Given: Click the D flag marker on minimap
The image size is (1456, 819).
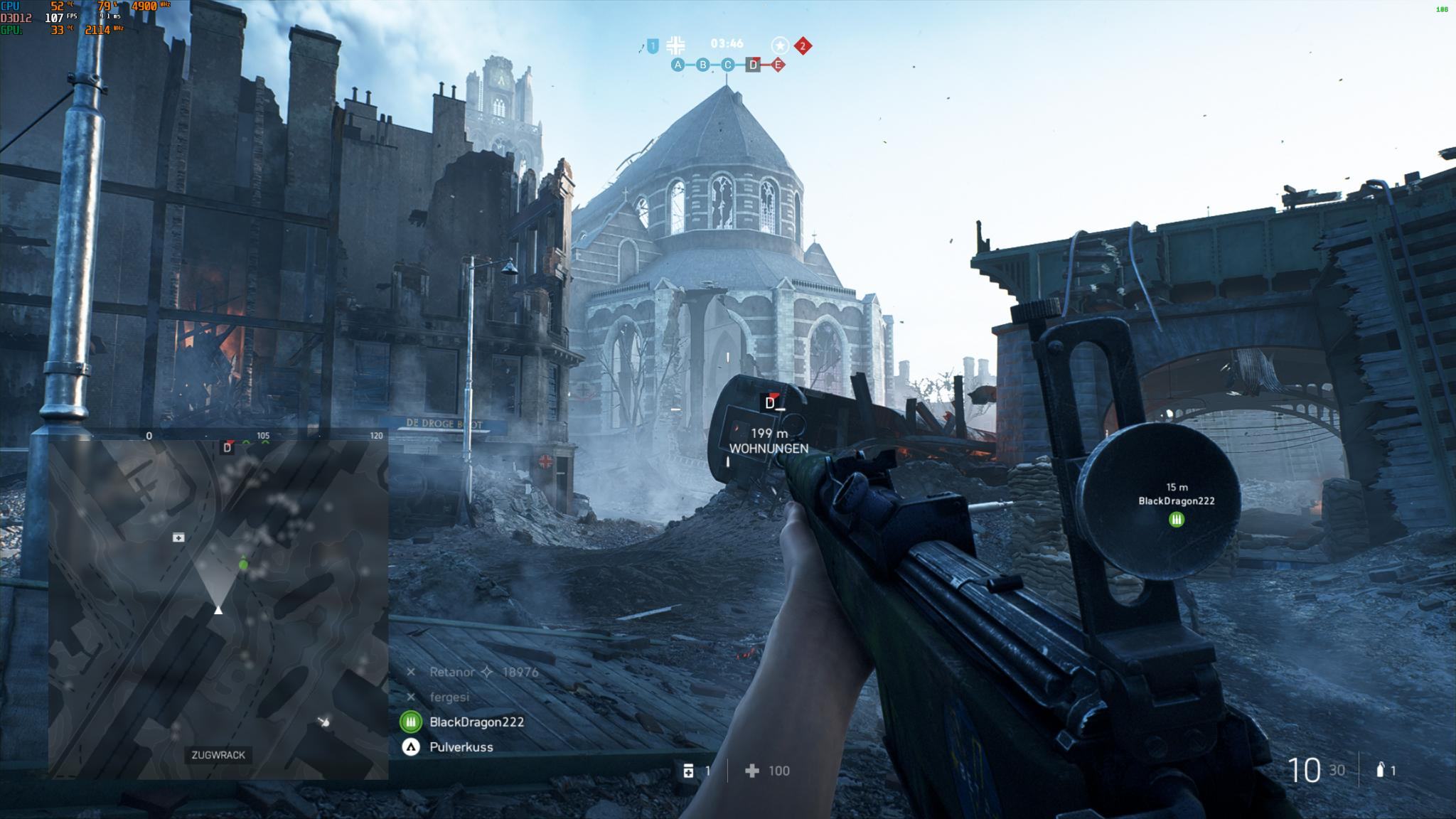Looking at the screenshot, I should tap(227, 447).
